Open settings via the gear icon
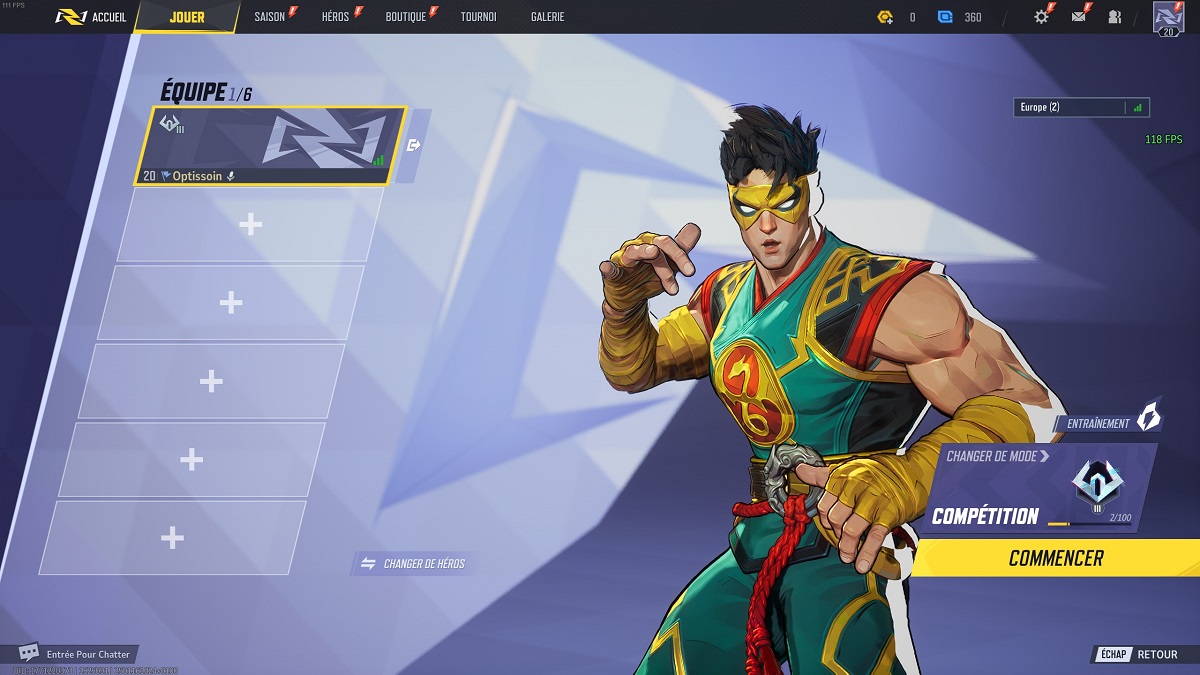The height and width of the screenshot is (675, 1200). tap(1041, 17)
